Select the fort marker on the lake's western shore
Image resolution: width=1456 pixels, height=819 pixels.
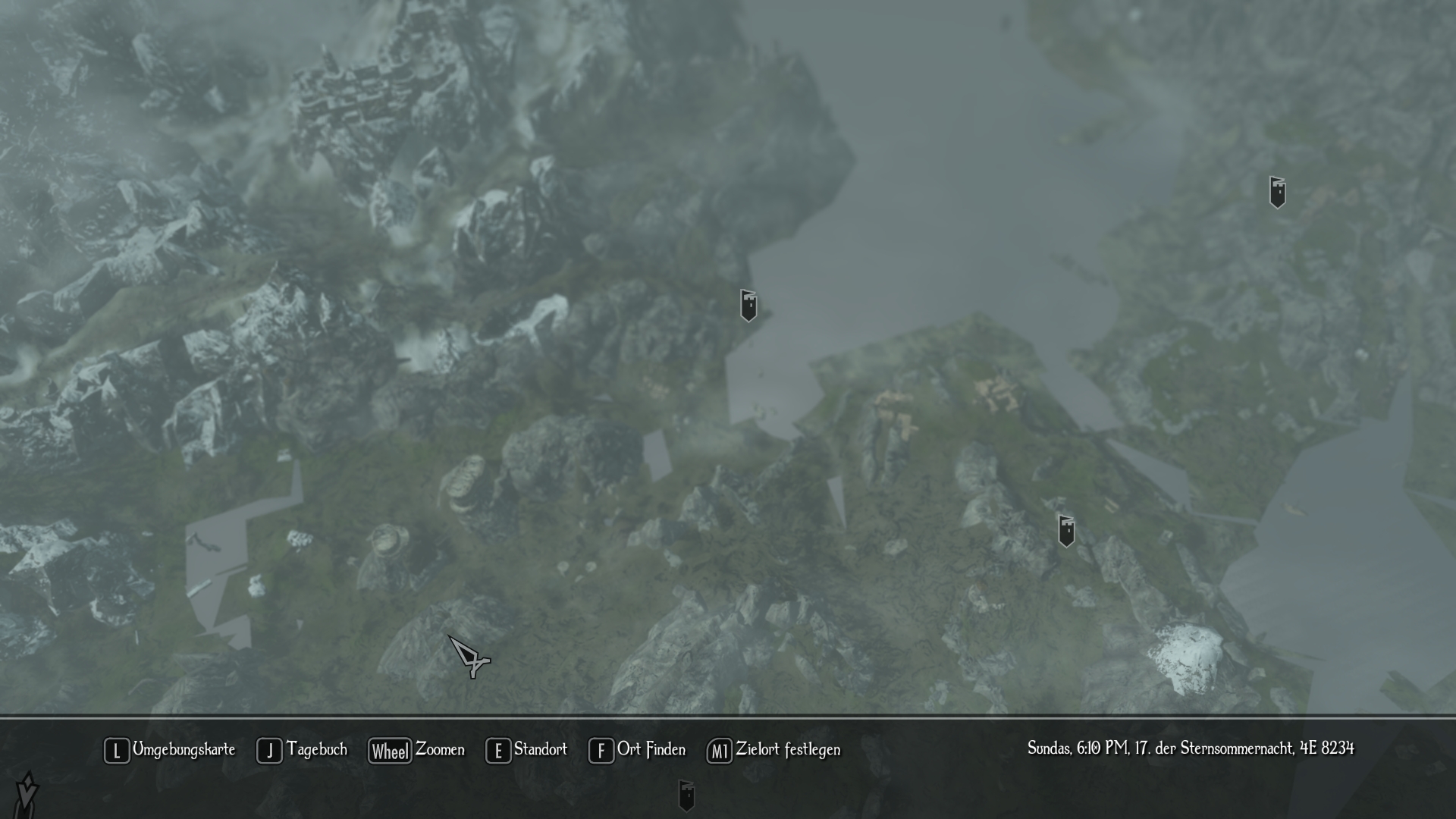click(x=748, y=306)
